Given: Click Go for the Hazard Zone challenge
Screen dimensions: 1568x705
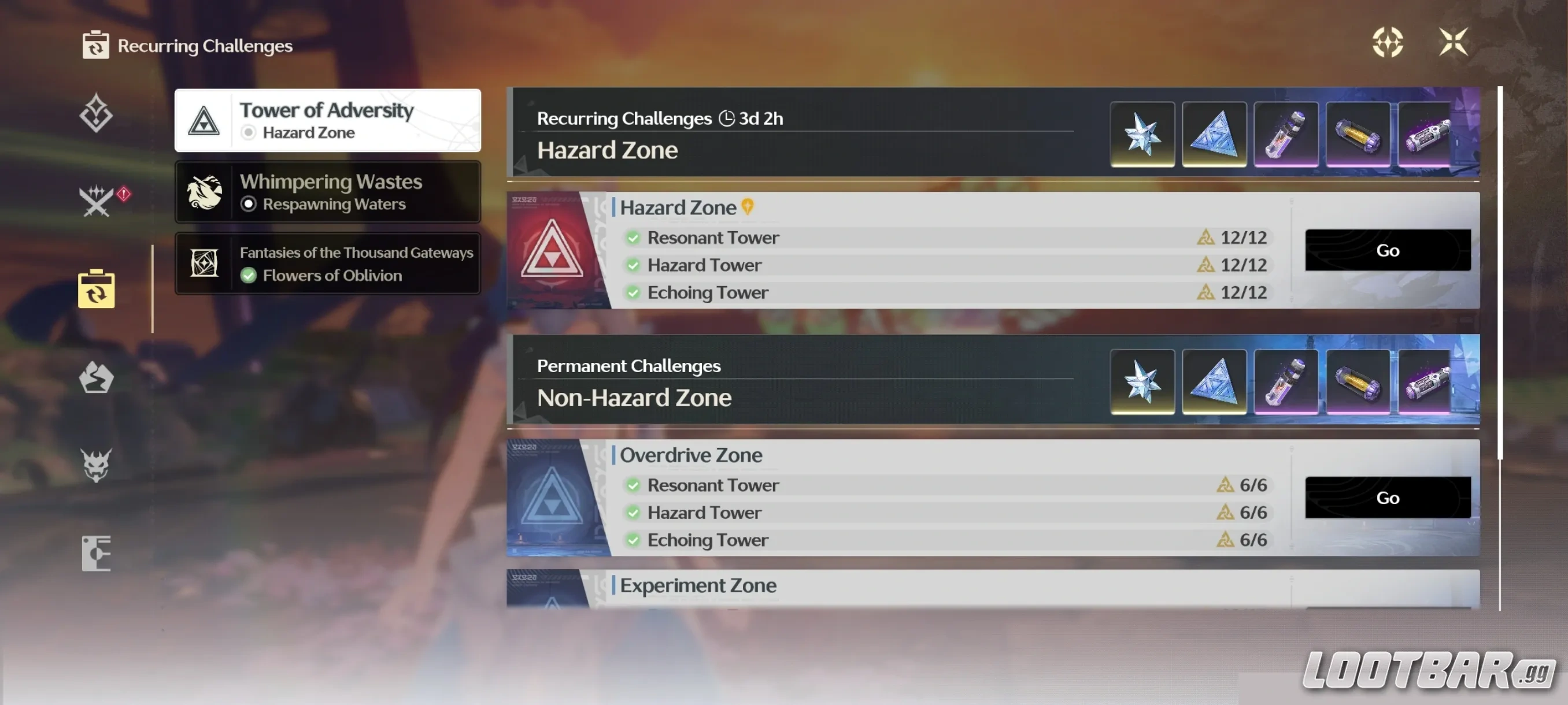Looking at the screenshot, I should click(x=1387, y=250).
